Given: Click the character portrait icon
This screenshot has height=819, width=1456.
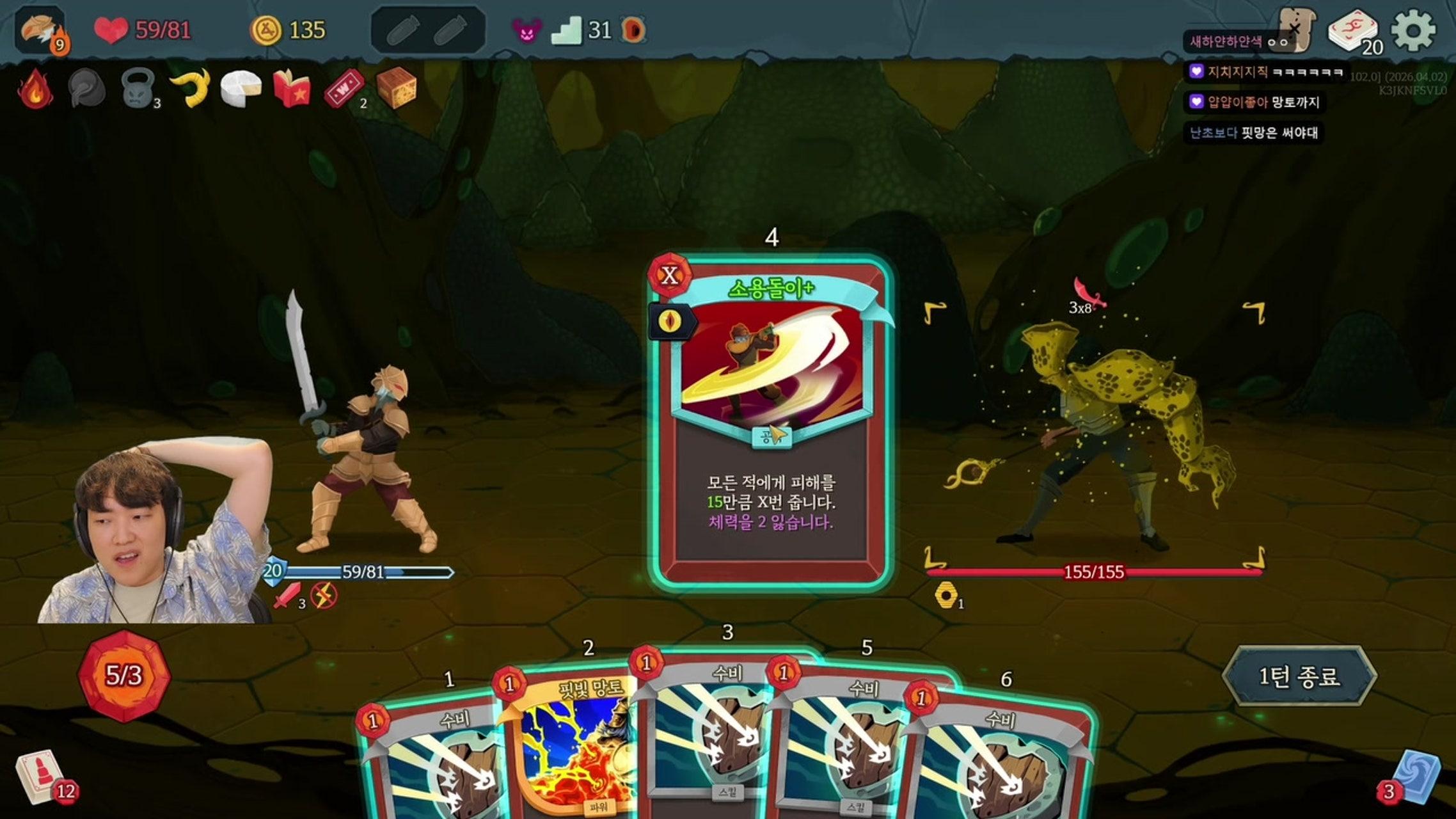Looking at the screenshot, I should pyautogui.click(x=40, y=30).
